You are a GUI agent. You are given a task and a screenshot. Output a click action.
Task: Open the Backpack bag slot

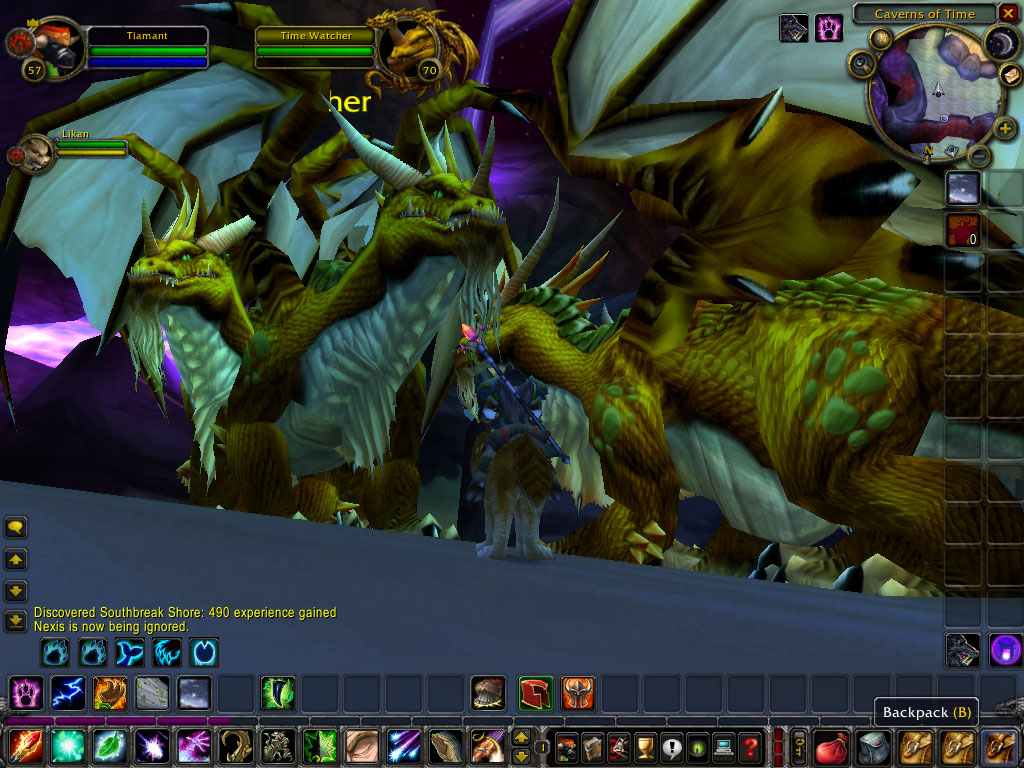click(x=999, y=746)
